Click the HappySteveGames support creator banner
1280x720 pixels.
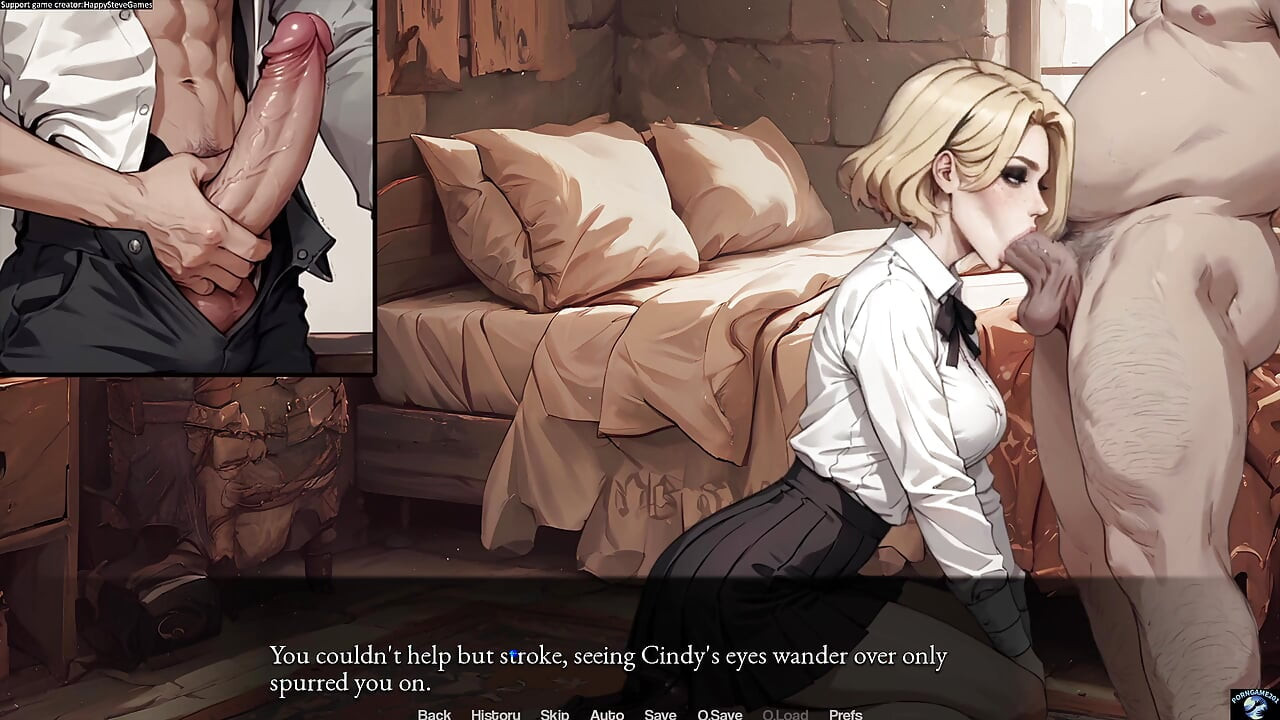tap(76, 5)
